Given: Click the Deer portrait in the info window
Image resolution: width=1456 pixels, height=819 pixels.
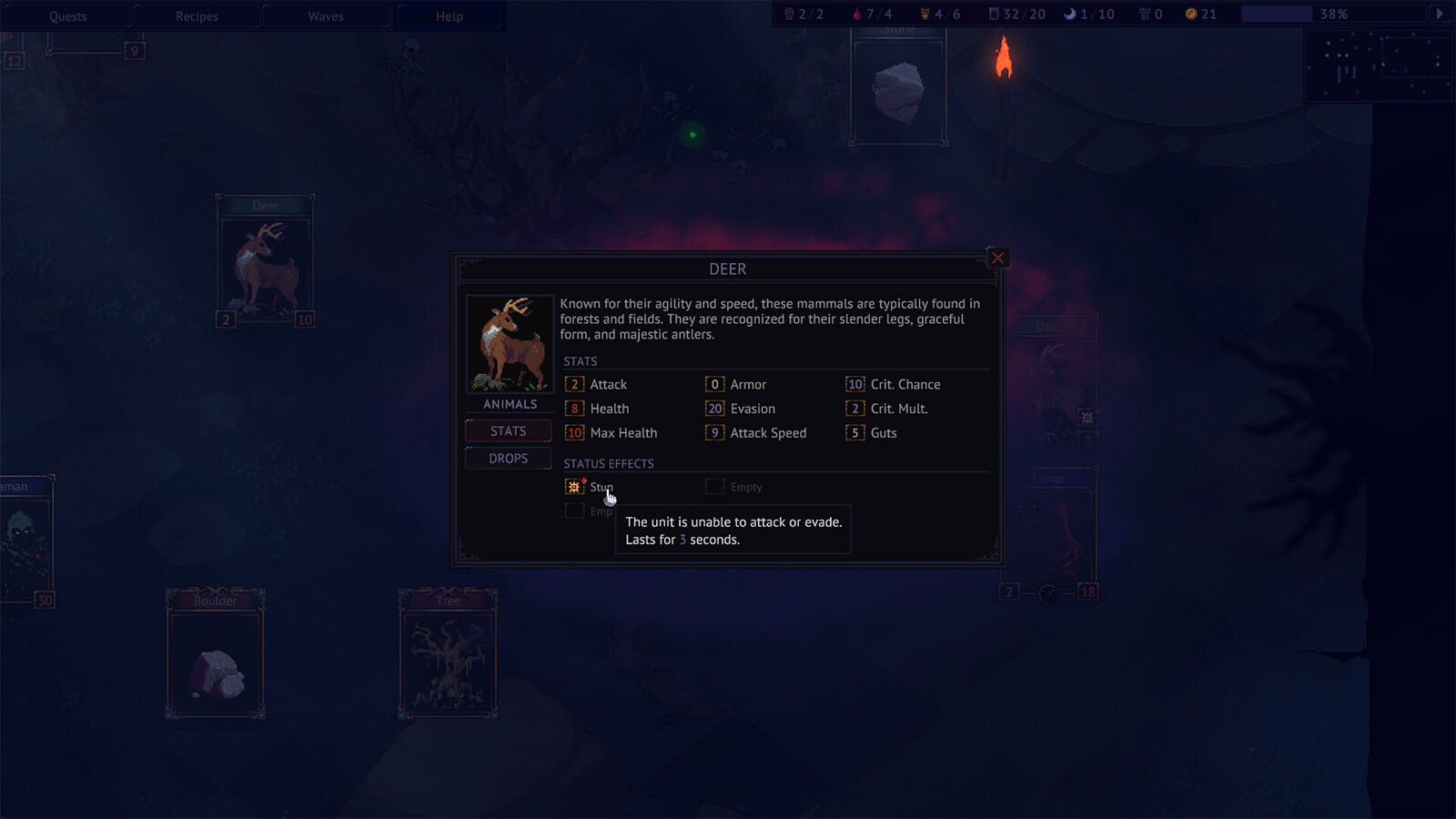Looking at the screenshot, I should pyautogui.click(x=510, y=344).
